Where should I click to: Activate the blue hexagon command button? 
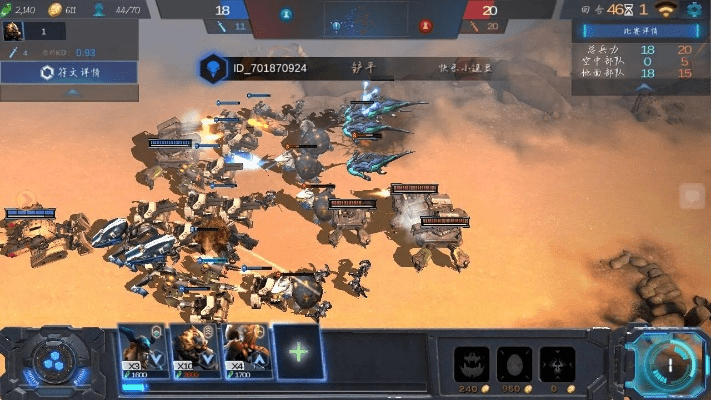pos(48,361)
